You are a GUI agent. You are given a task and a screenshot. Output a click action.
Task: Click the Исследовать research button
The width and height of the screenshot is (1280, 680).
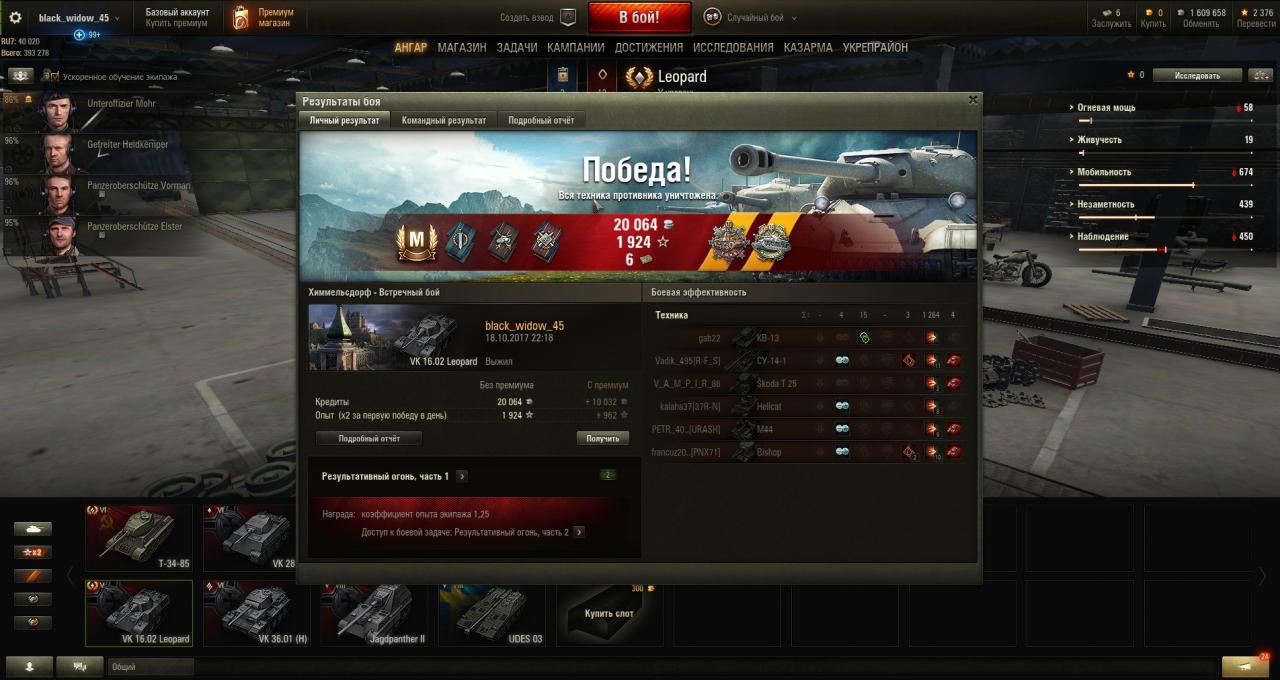coord(1197,75)
